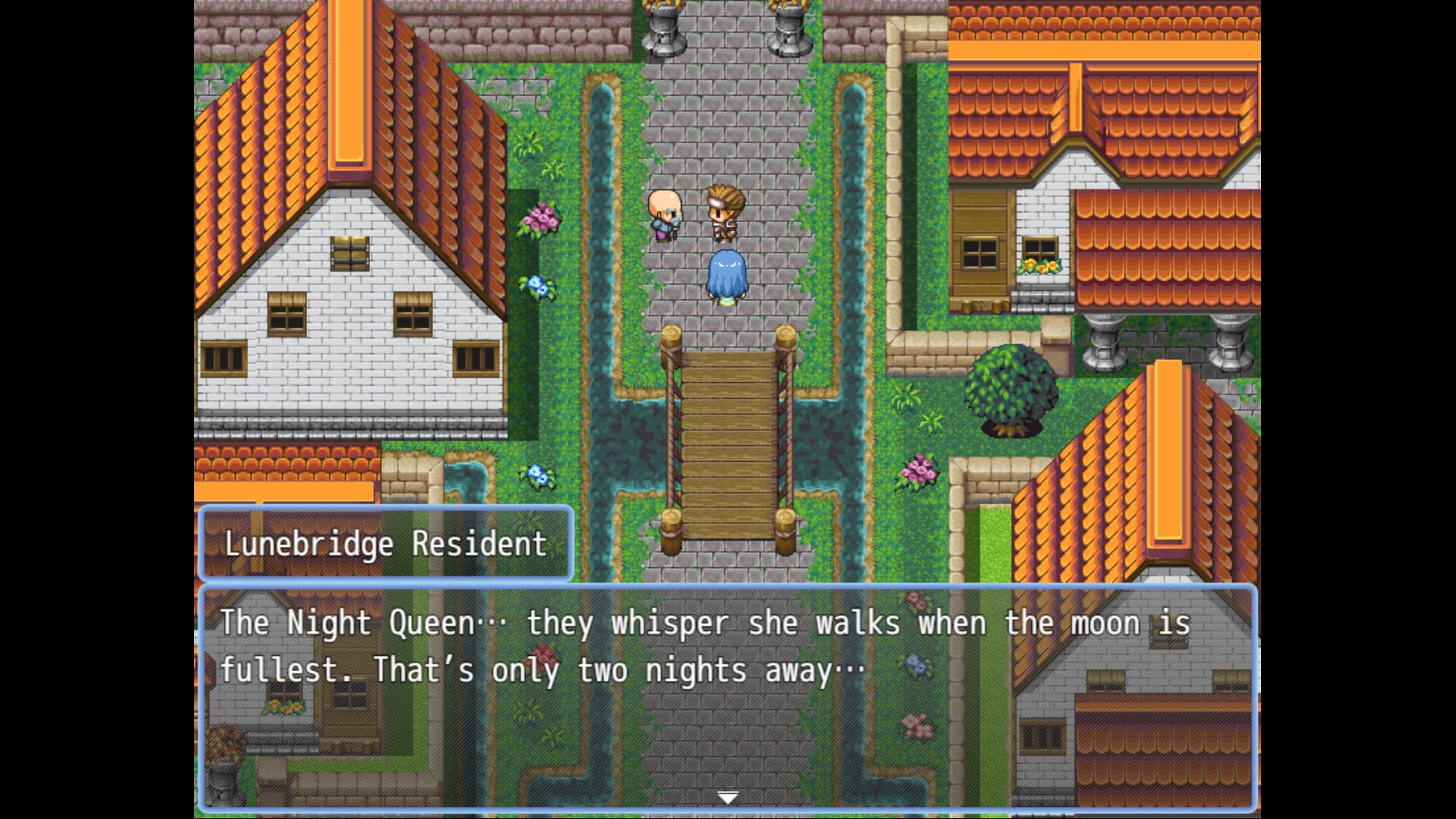The height and width of the screenshot is (819, 1456).
Task: Select the Lunebridge Resident name box
Action: tap(385, 543)
